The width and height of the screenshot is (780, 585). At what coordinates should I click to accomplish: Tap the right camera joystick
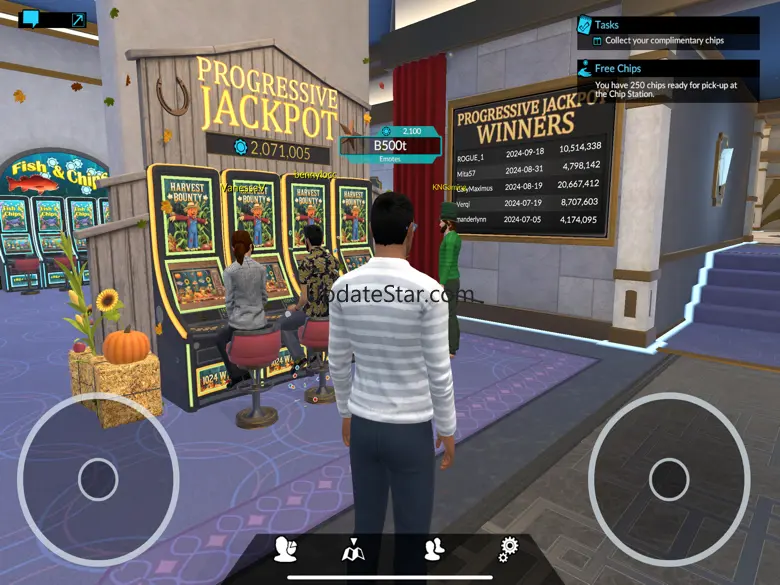pos(669,480)
